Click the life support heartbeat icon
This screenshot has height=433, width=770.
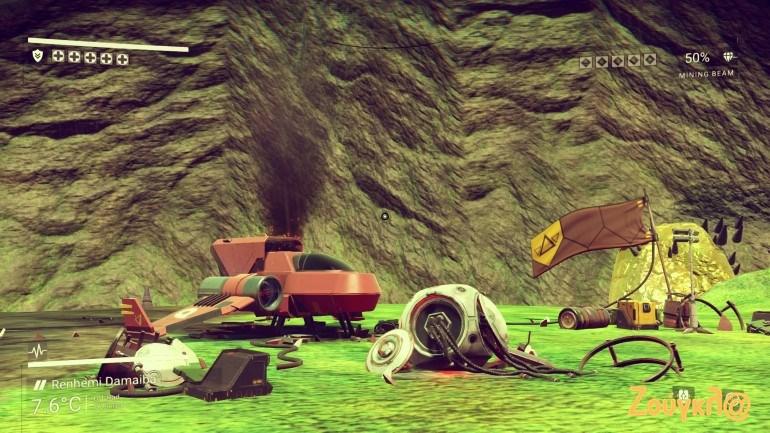pyautogui.click(x=38, y=352)
